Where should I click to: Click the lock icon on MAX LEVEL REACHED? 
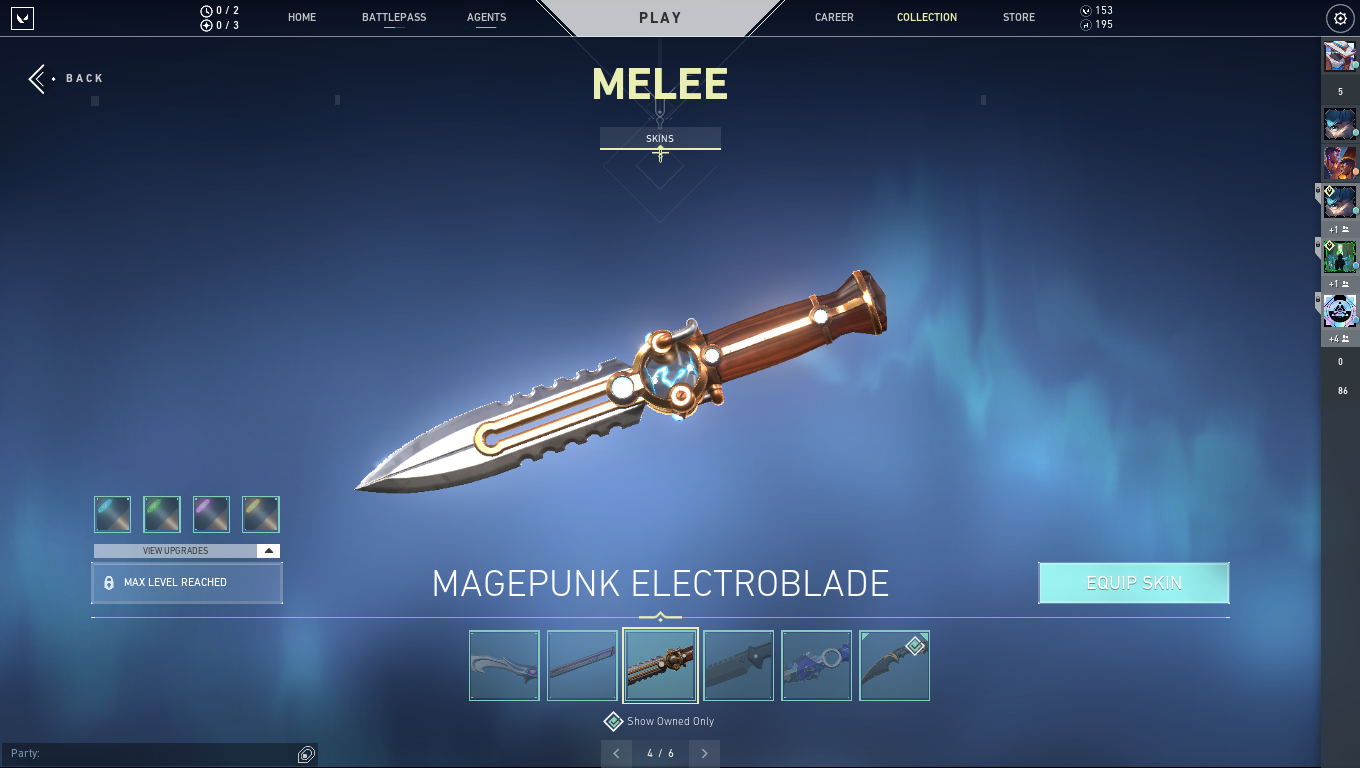(110, 583)
